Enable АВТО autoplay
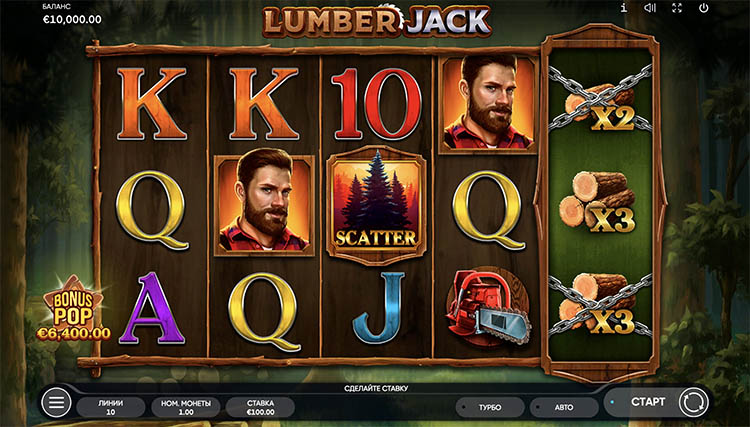 click(563, 408)
